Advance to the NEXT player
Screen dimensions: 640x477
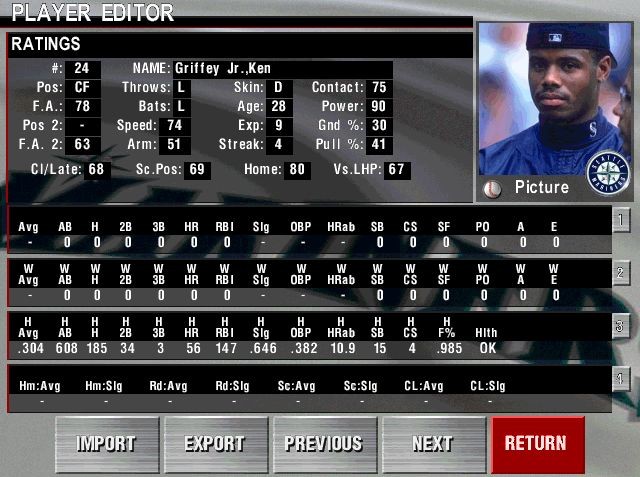point(432,443)
